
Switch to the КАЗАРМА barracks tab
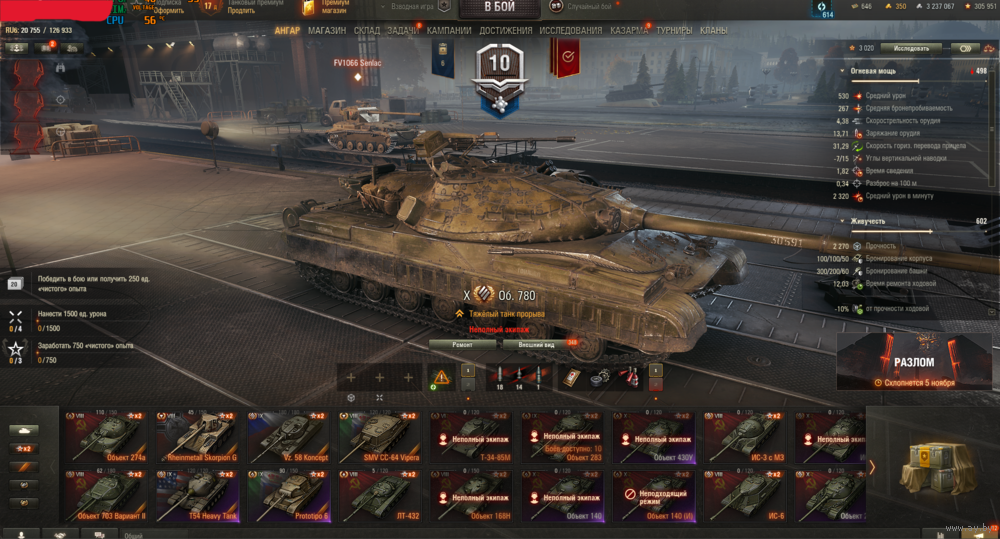(x=629, y=31)
